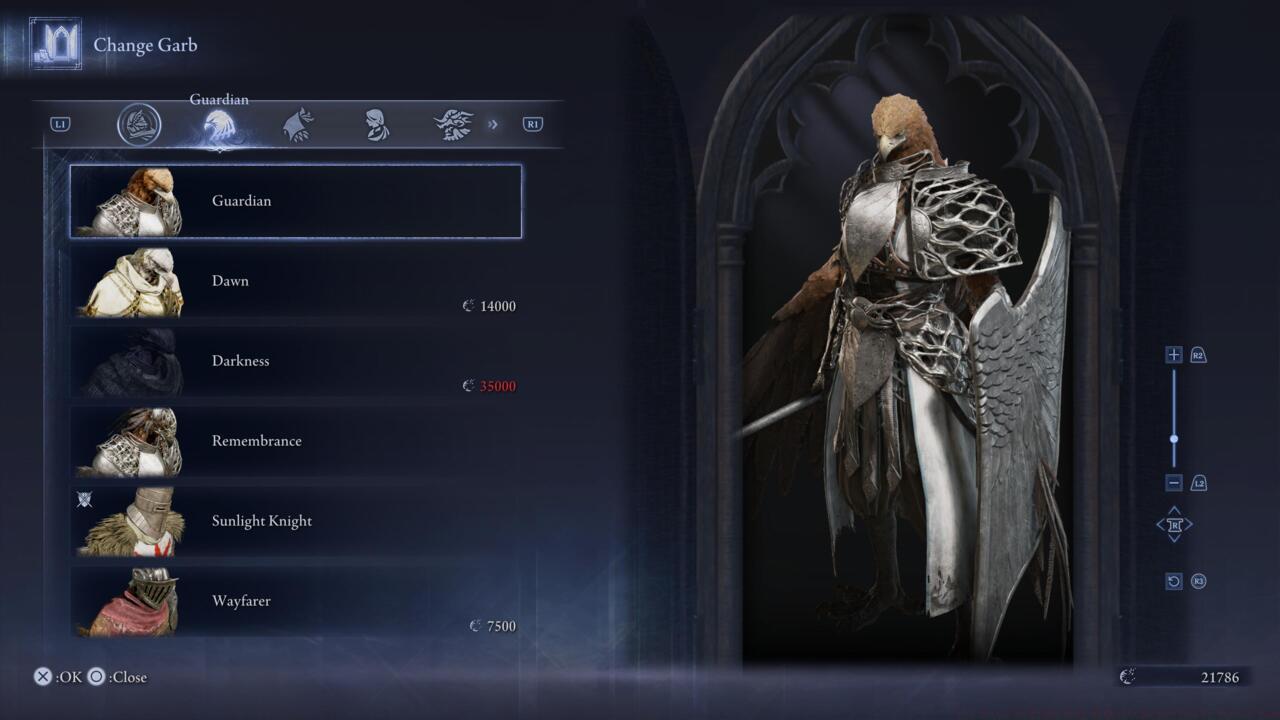Click the zoom slider handle
Image resolution: width=1280 pixels, height=720 pixels.
[1174, 438]
